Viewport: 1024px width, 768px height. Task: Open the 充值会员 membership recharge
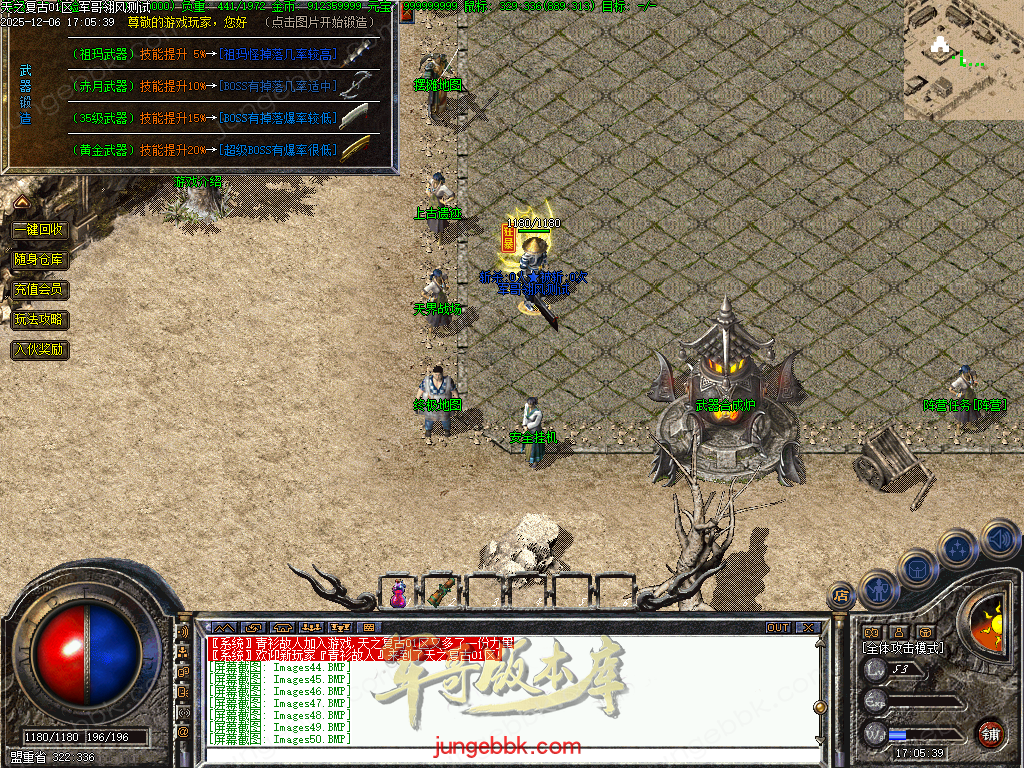pyautogui.click(x=39, y=290)
